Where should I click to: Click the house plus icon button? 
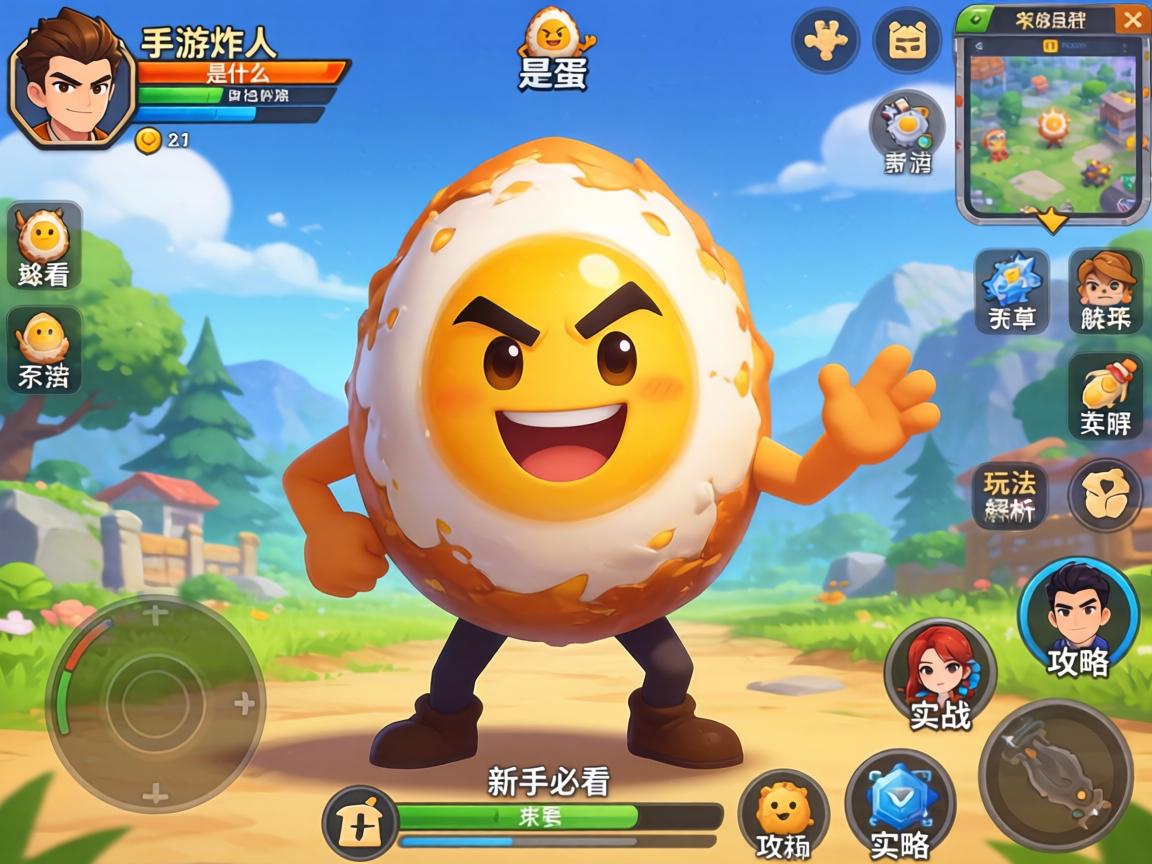[x=361, y=822]
